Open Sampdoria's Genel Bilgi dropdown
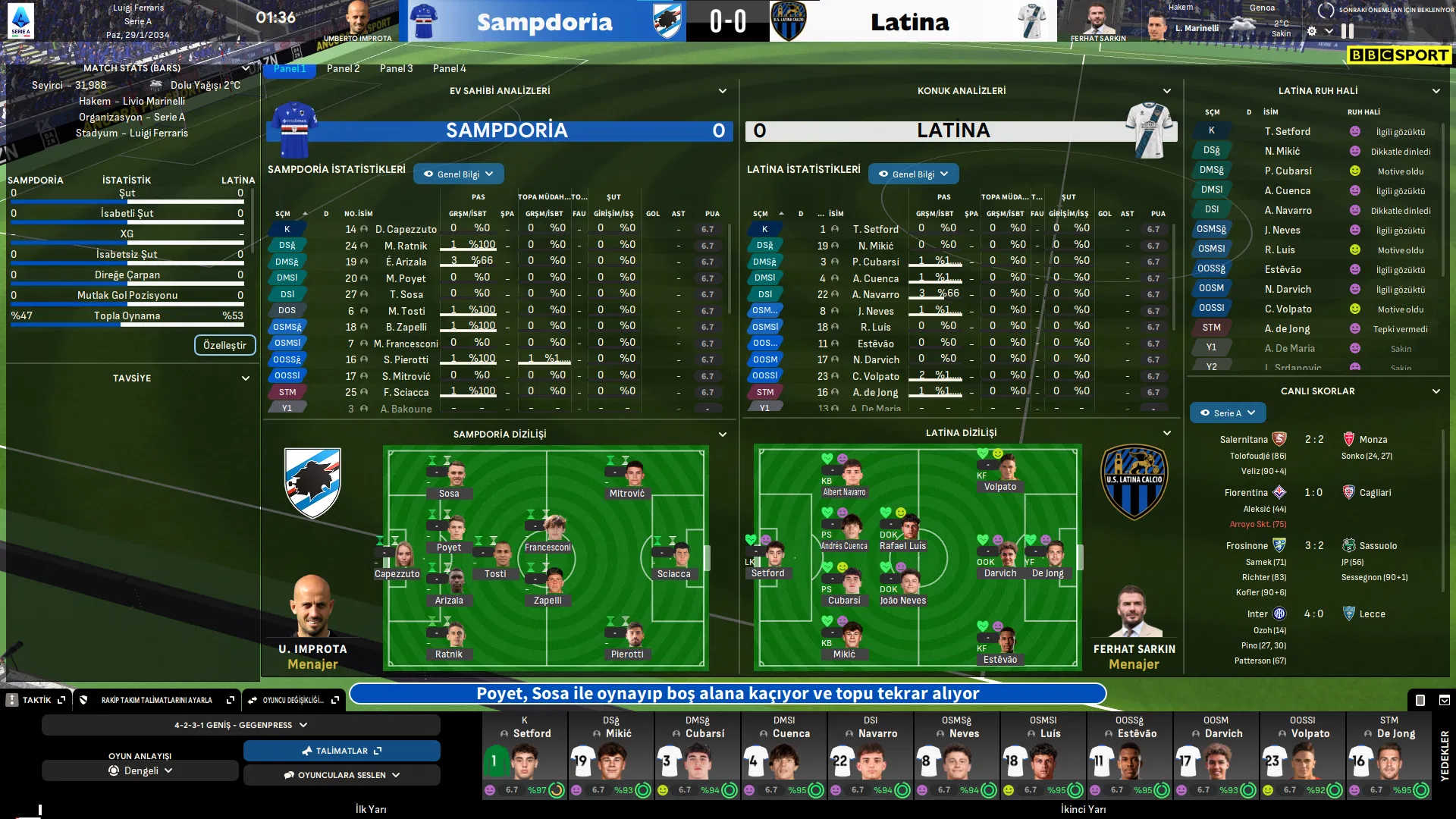The height and width of the screenshot is (819, 1456). pyautogui.click(x=458, y=174)
